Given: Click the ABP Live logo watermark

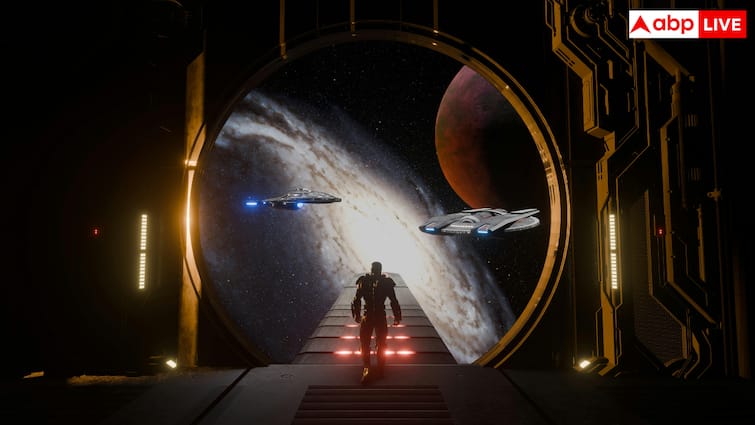Looking at the screenshot, I should click(x=686, y=24).
